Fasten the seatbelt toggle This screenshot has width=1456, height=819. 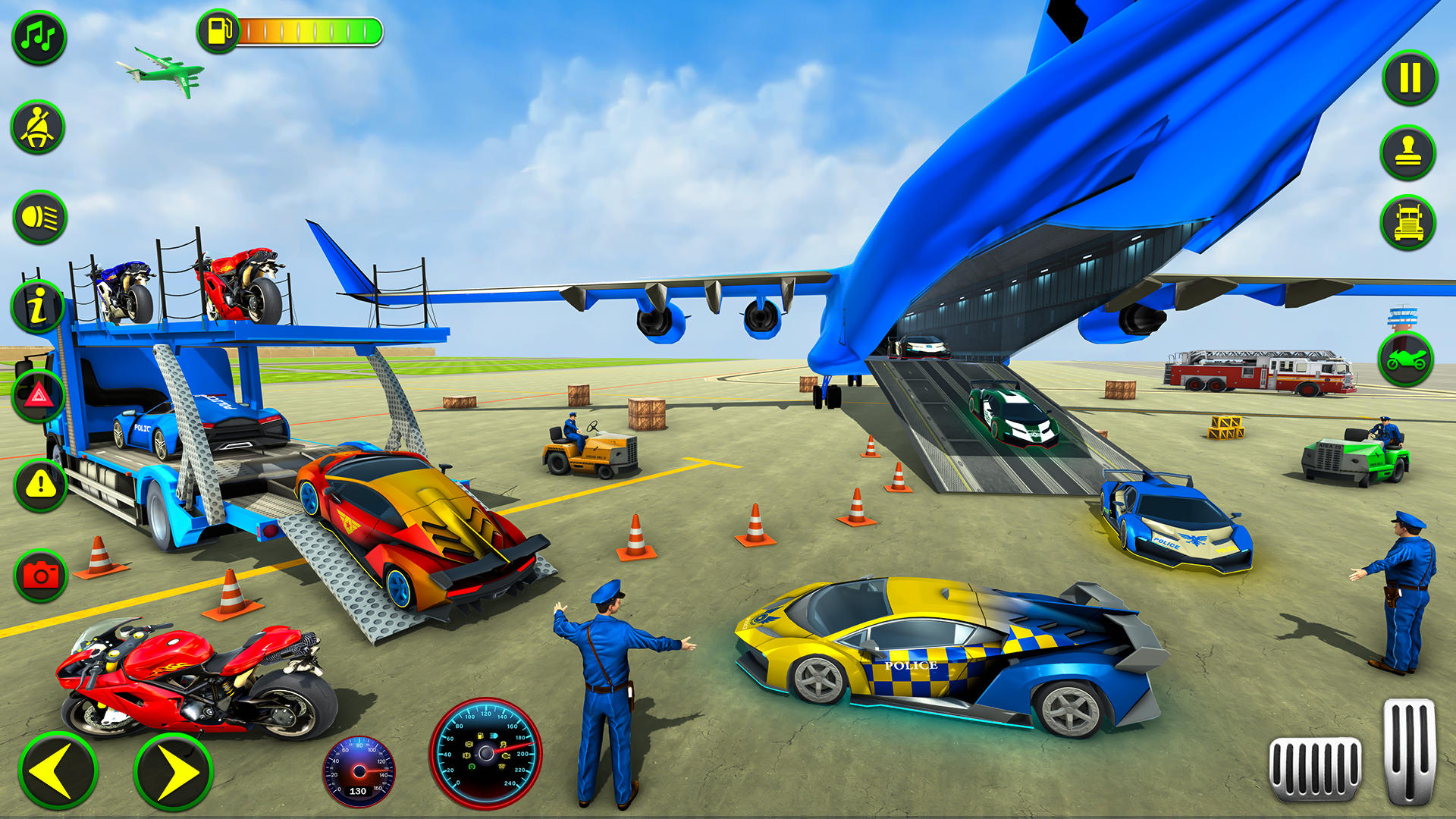[x=37, y=126]
